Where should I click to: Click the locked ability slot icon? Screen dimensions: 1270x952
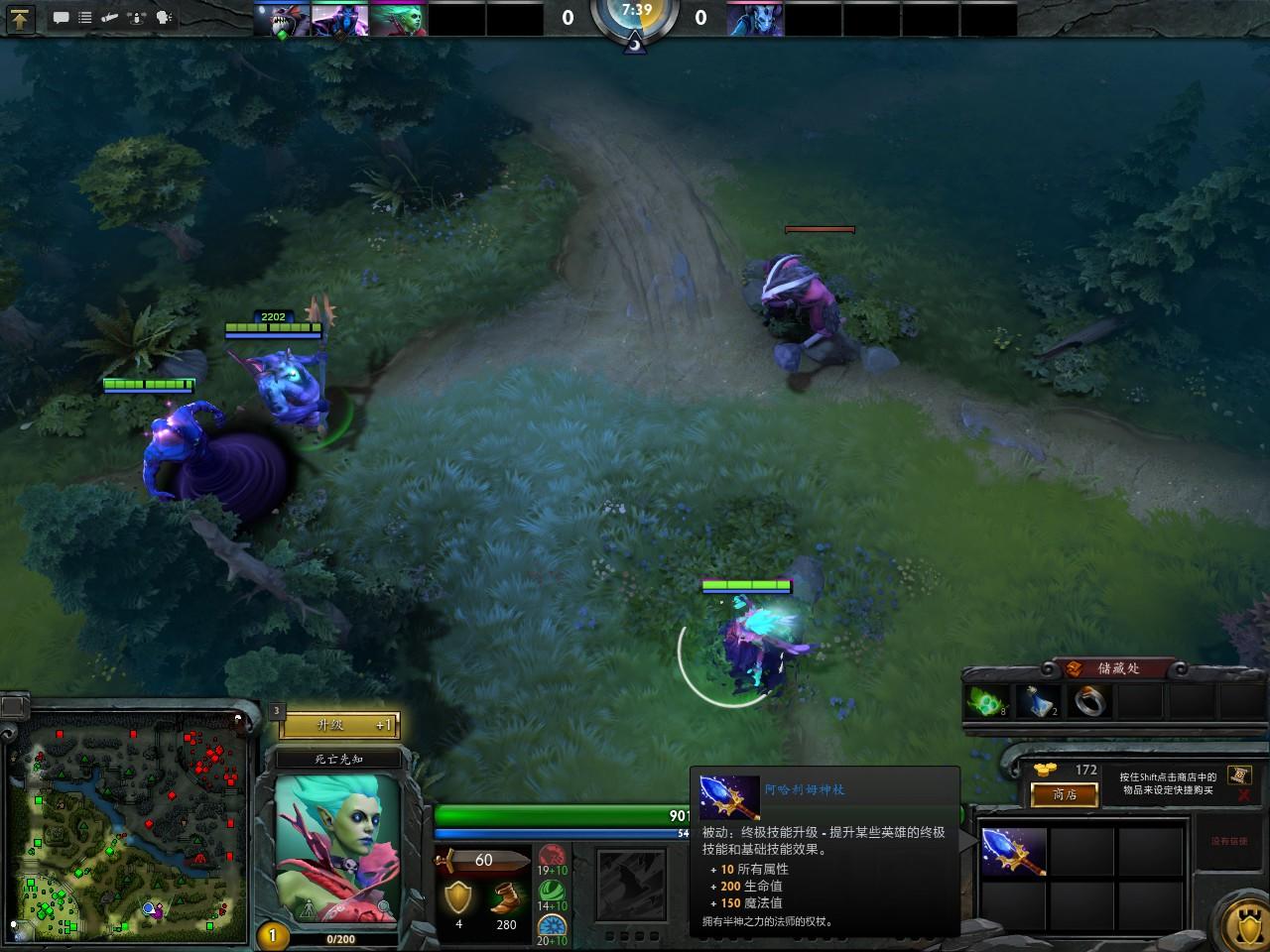click(630, 885)
